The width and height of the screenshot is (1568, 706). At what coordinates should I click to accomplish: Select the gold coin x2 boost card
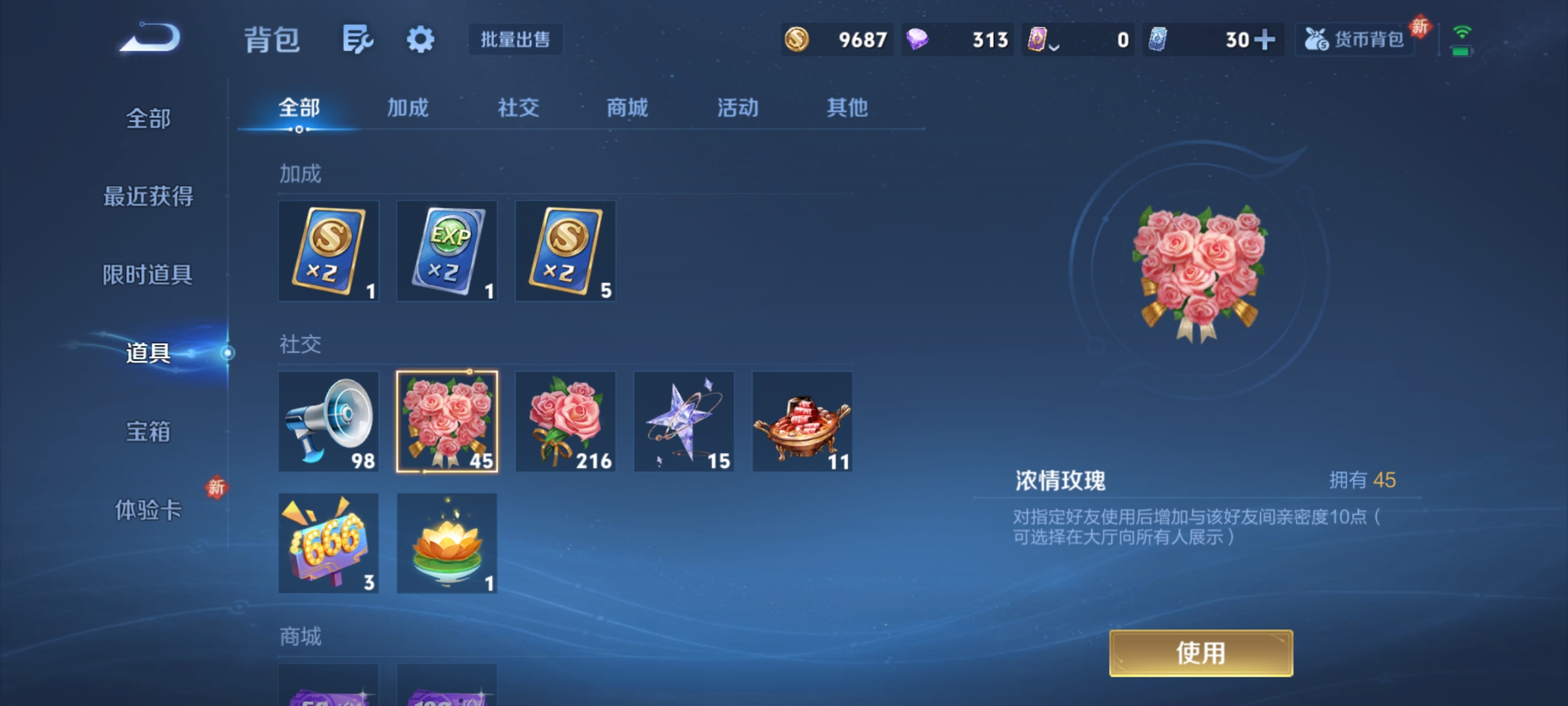point(329,252)
